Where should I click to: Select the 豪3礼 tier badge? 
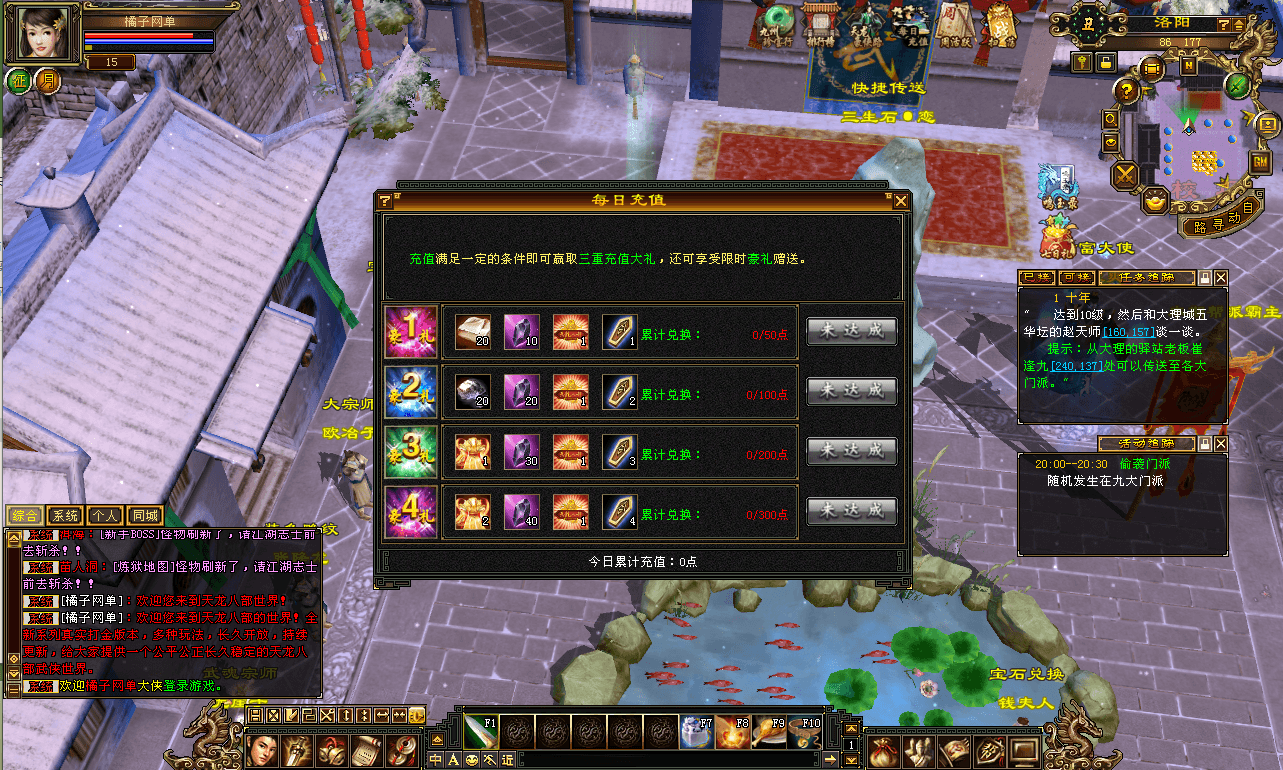[x=411, y=451]
